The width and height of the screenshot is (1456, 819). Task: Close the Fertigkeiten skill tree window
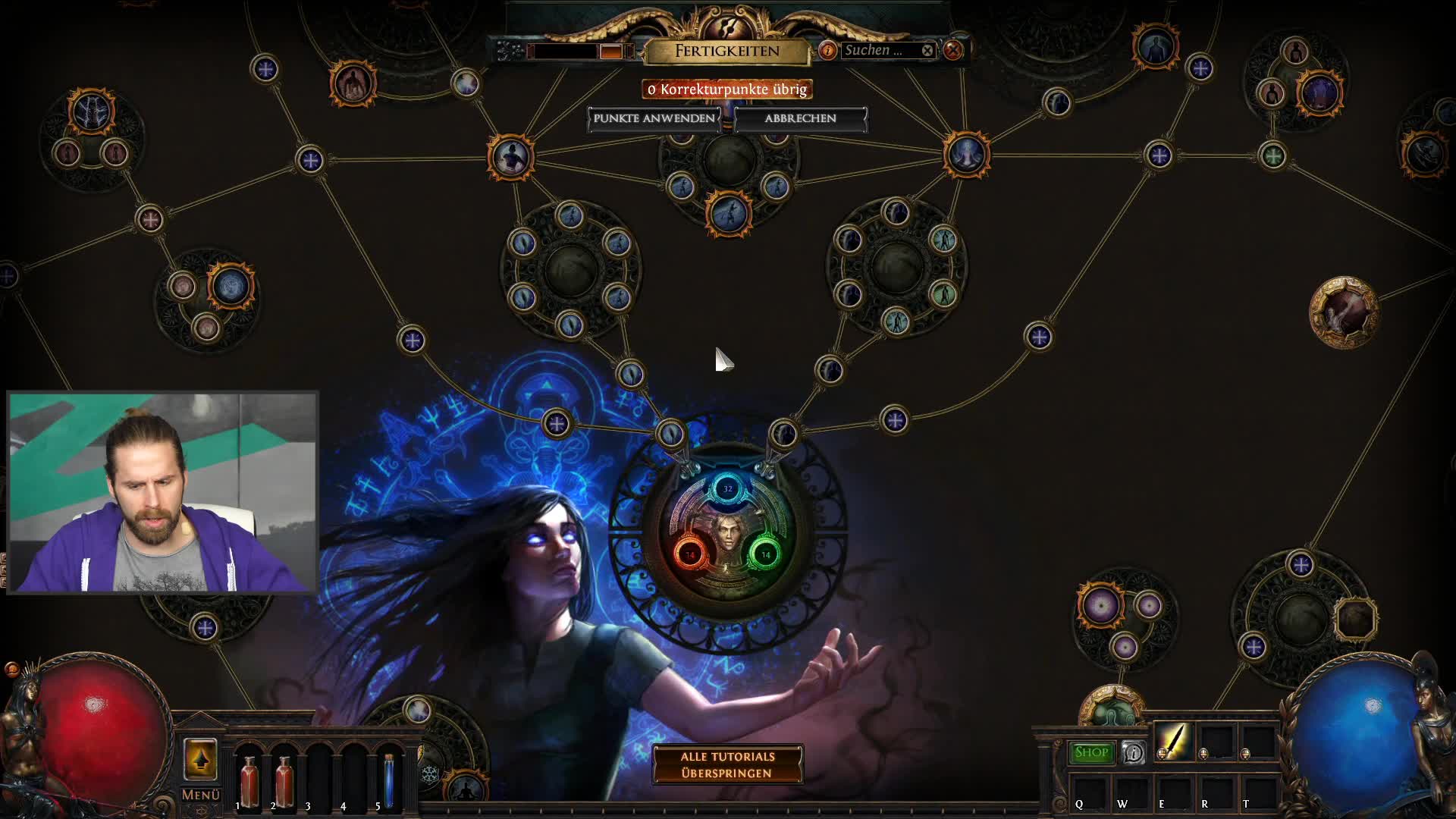click(x=953, y=50)
